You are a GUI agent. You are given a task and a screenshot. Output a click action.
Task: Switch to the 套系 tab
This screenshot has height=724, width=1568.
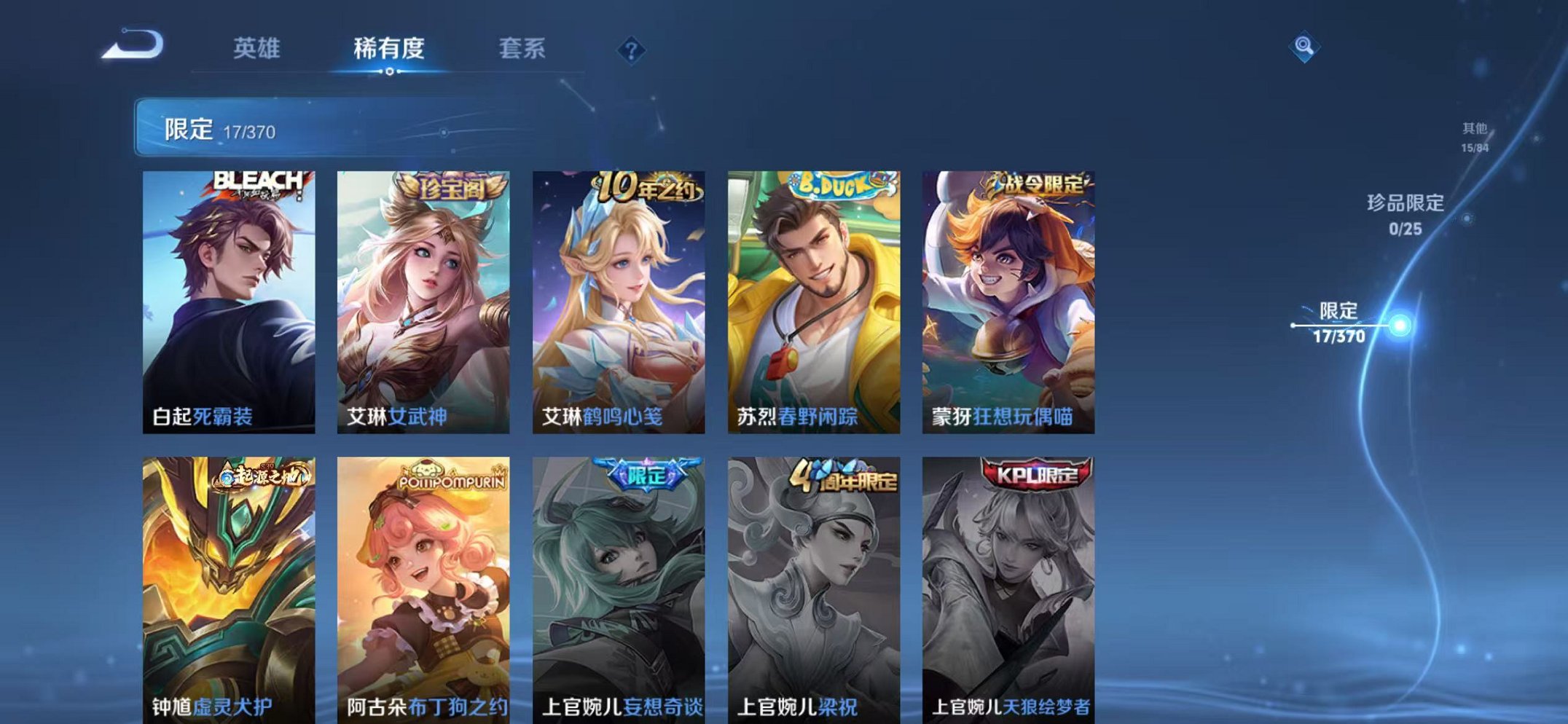522,50
